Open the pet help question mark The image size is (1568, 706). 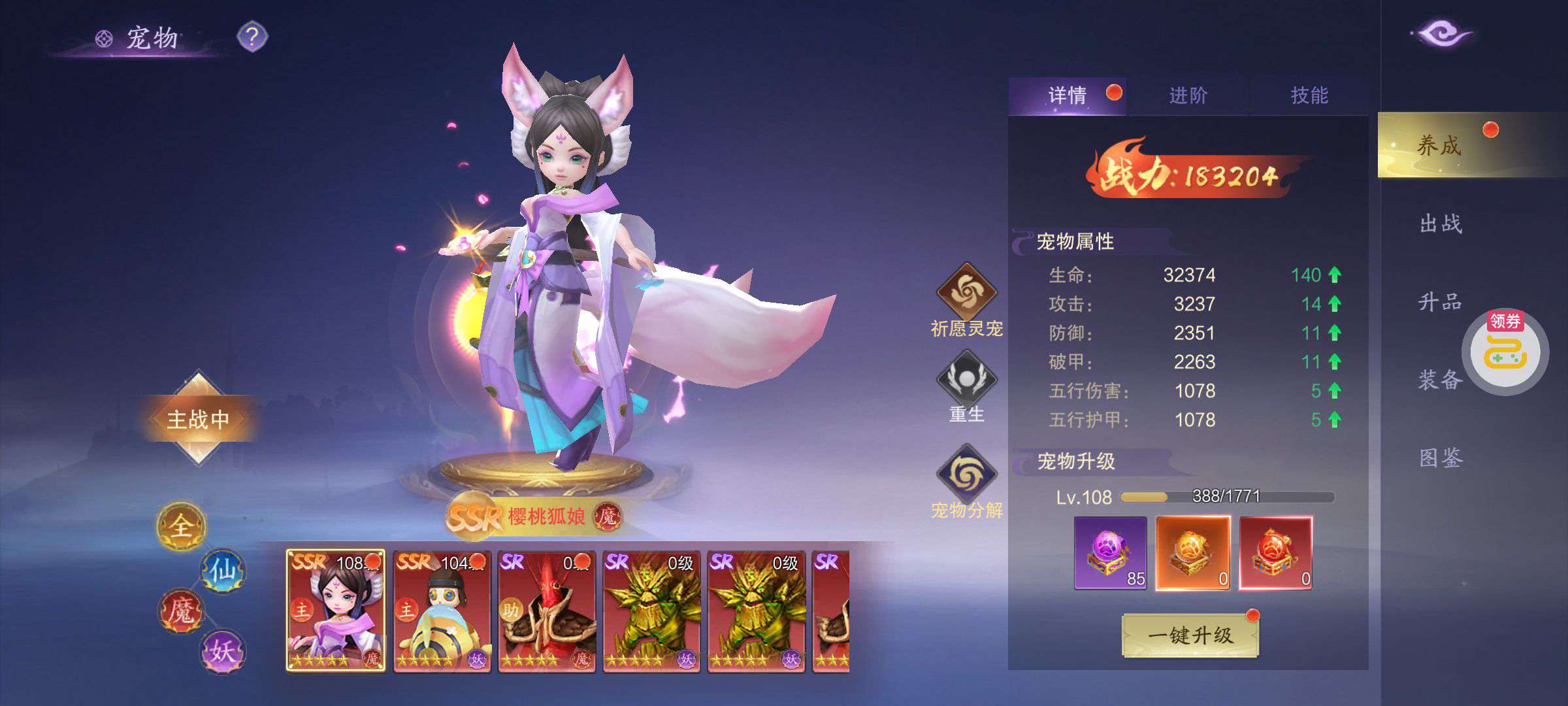(252, 37)
